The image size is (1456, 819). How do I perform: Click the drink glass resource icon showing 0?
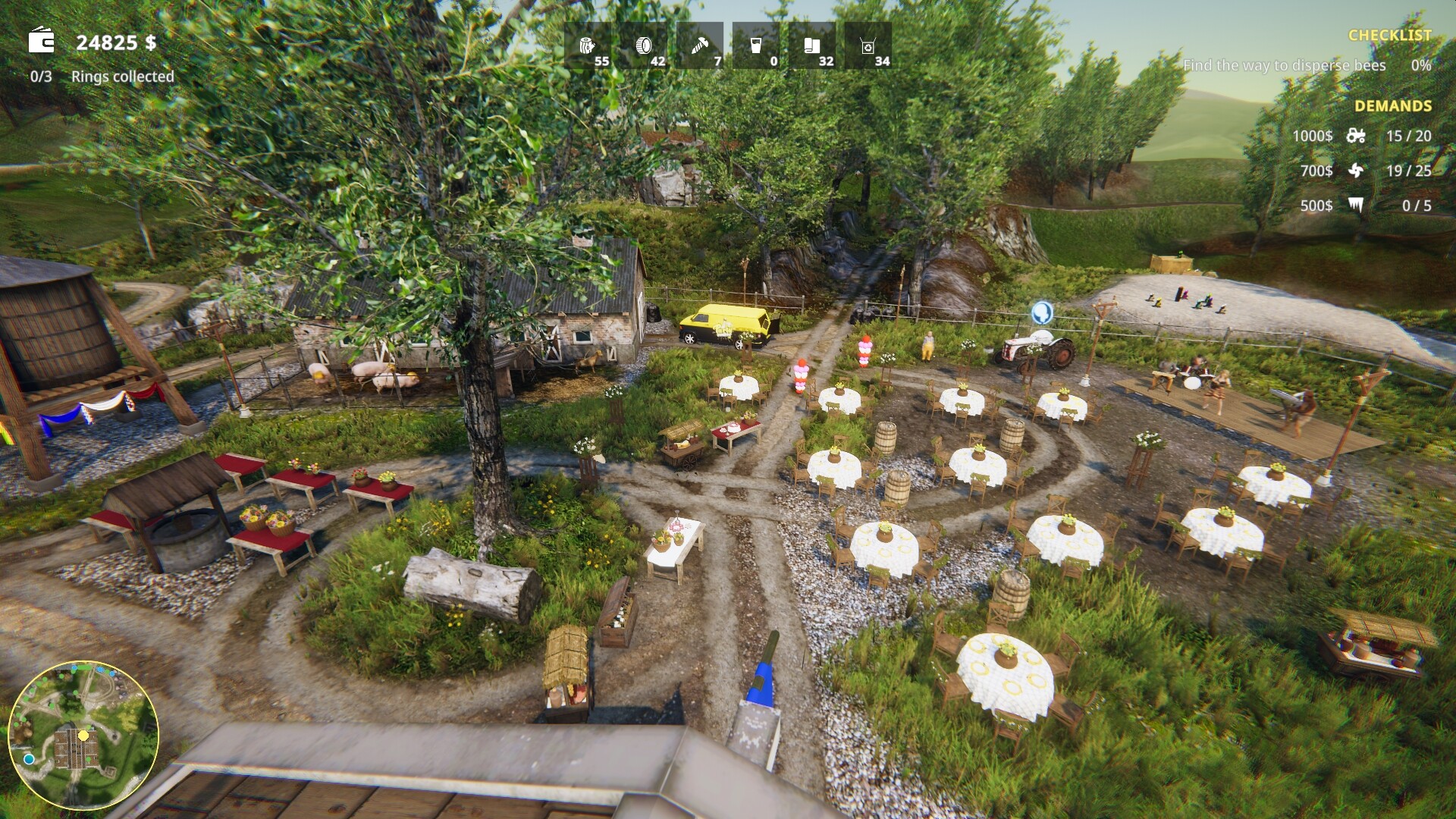(x=755, y=45)
